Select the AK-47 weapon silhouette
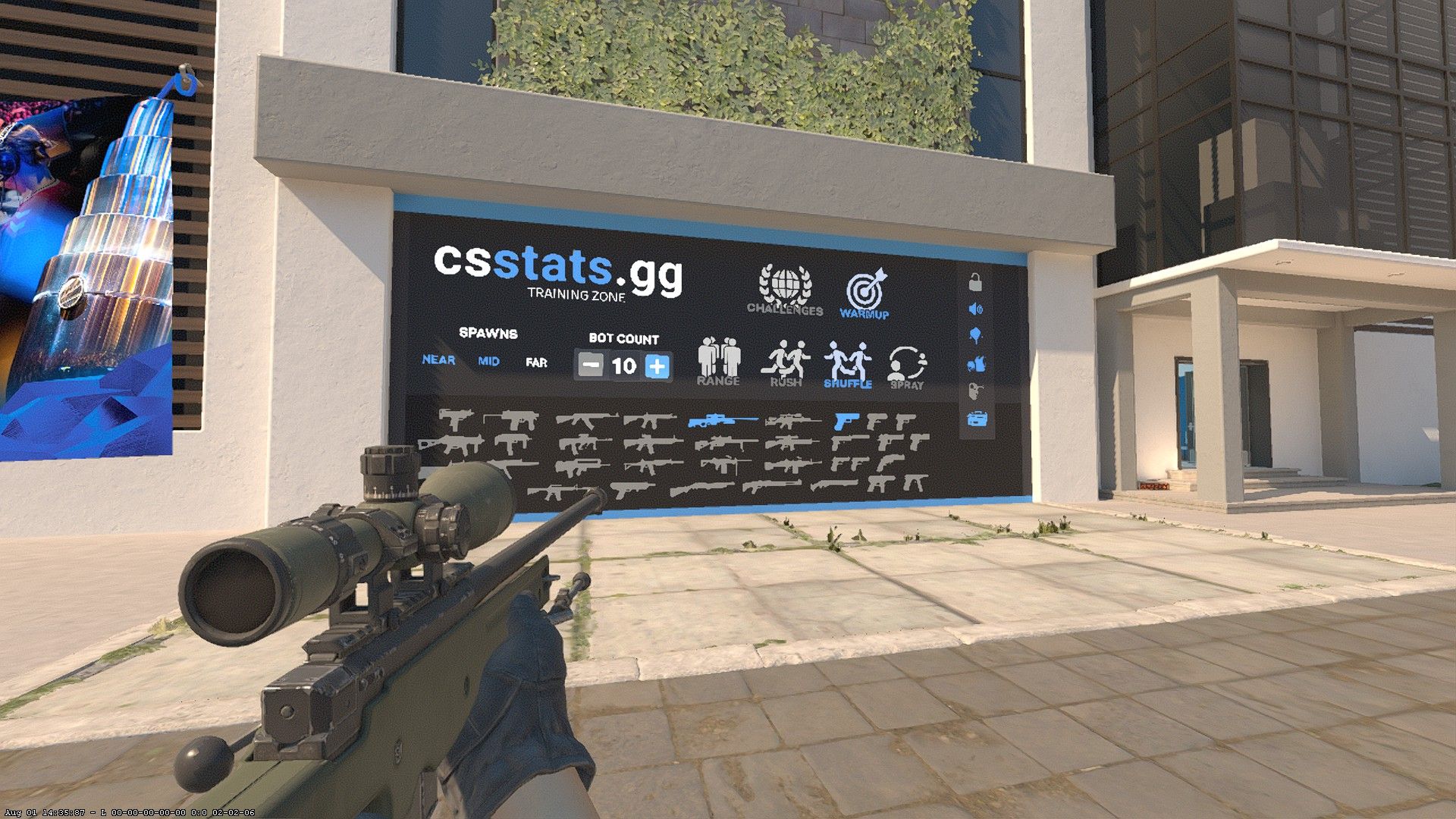Screen dimensions: 1456x819 585,419
